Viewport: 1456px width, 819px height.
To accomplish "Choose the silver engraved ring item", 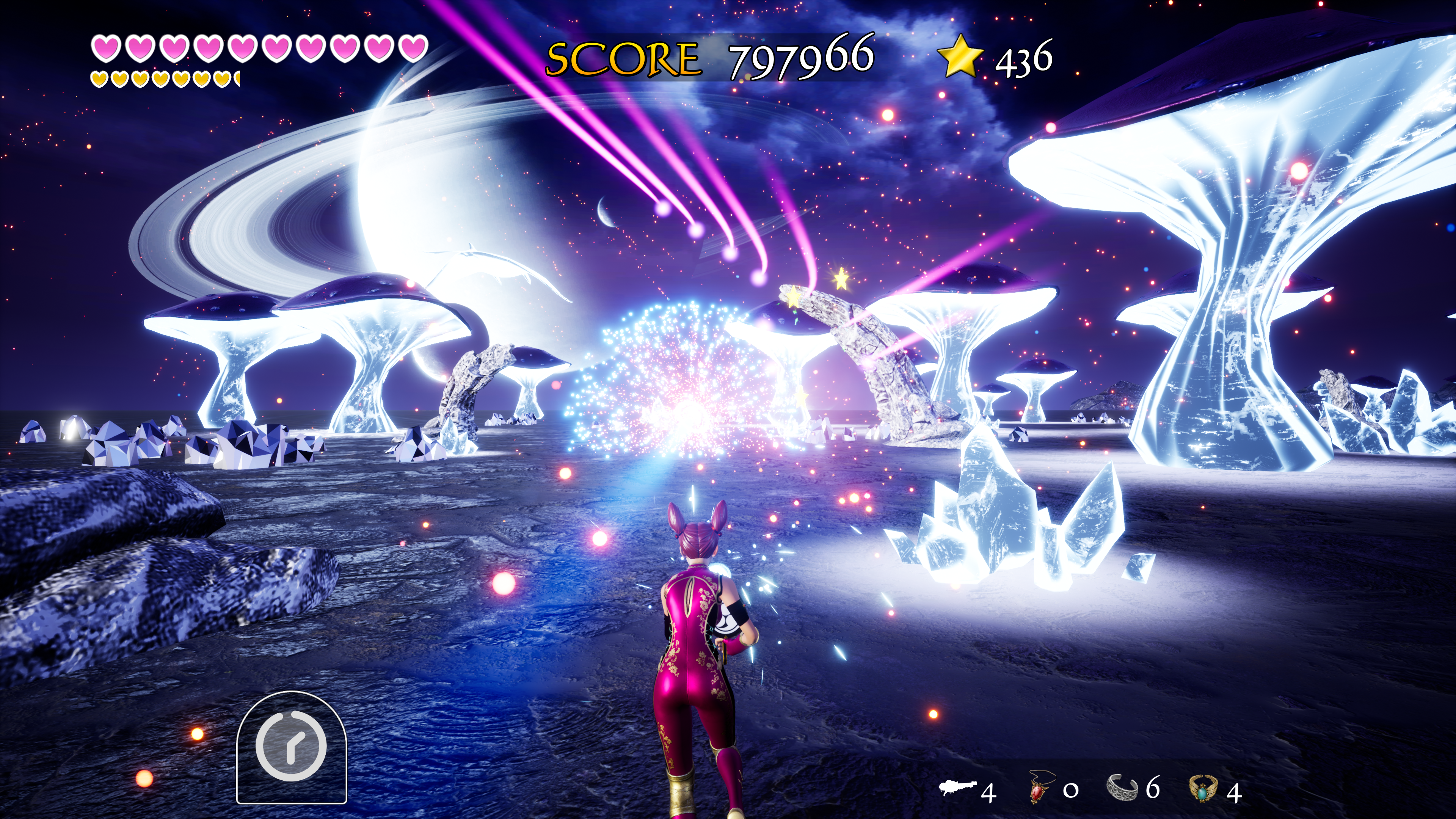I will pyautogui.click(x=1122, y=788).
